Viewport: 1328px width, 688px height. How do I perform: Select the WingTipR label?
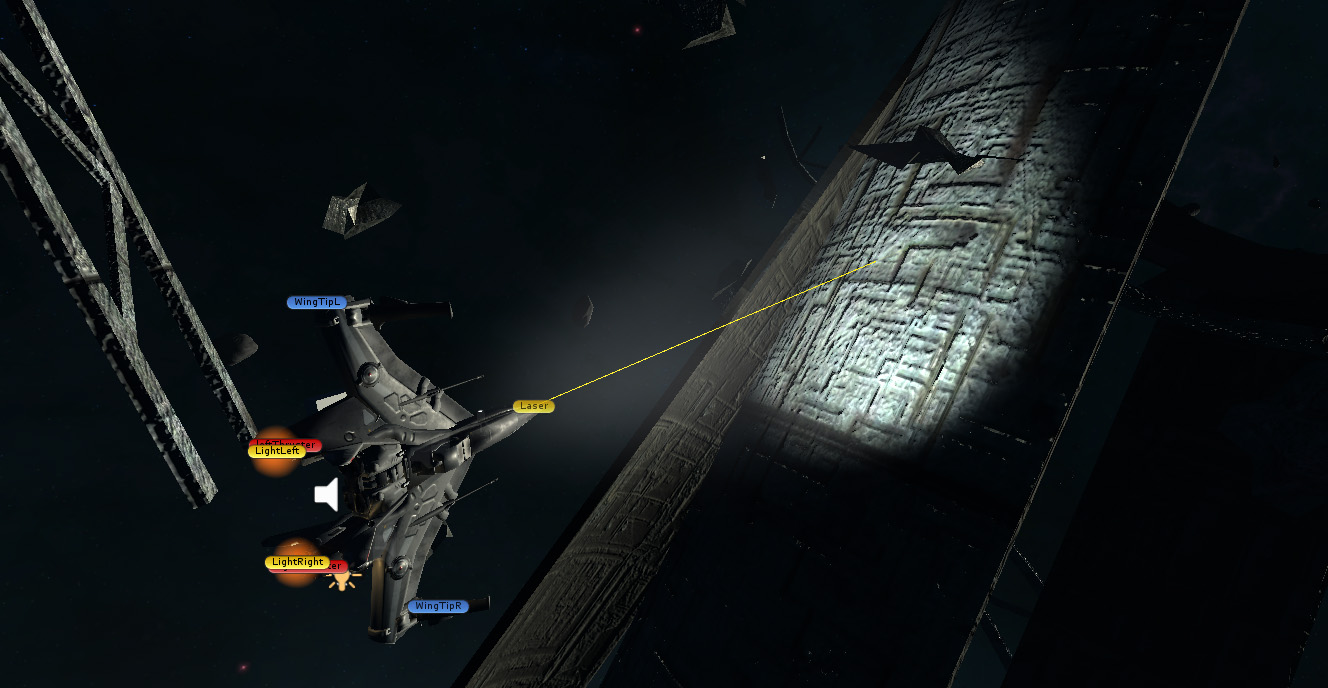click(x=438, y=606)
